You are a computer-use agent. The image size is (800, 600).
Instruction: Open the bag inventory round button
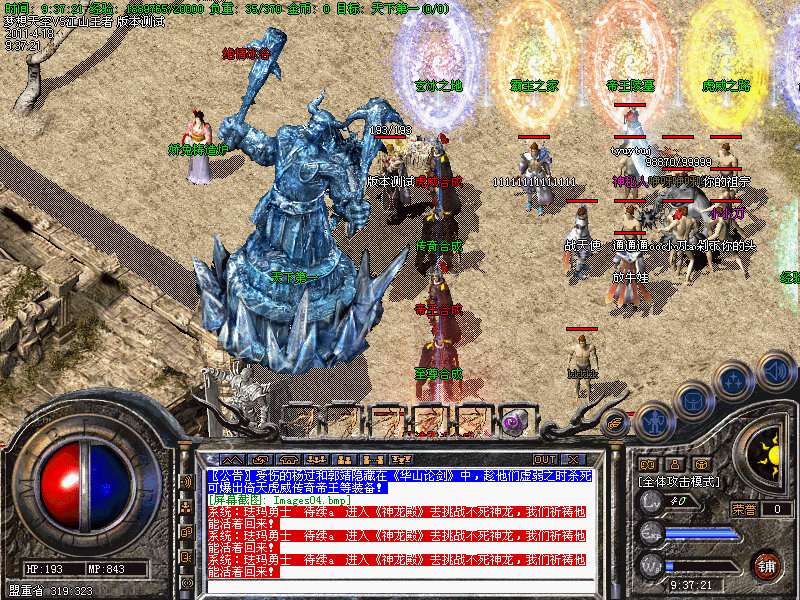(x=691, y=400)
